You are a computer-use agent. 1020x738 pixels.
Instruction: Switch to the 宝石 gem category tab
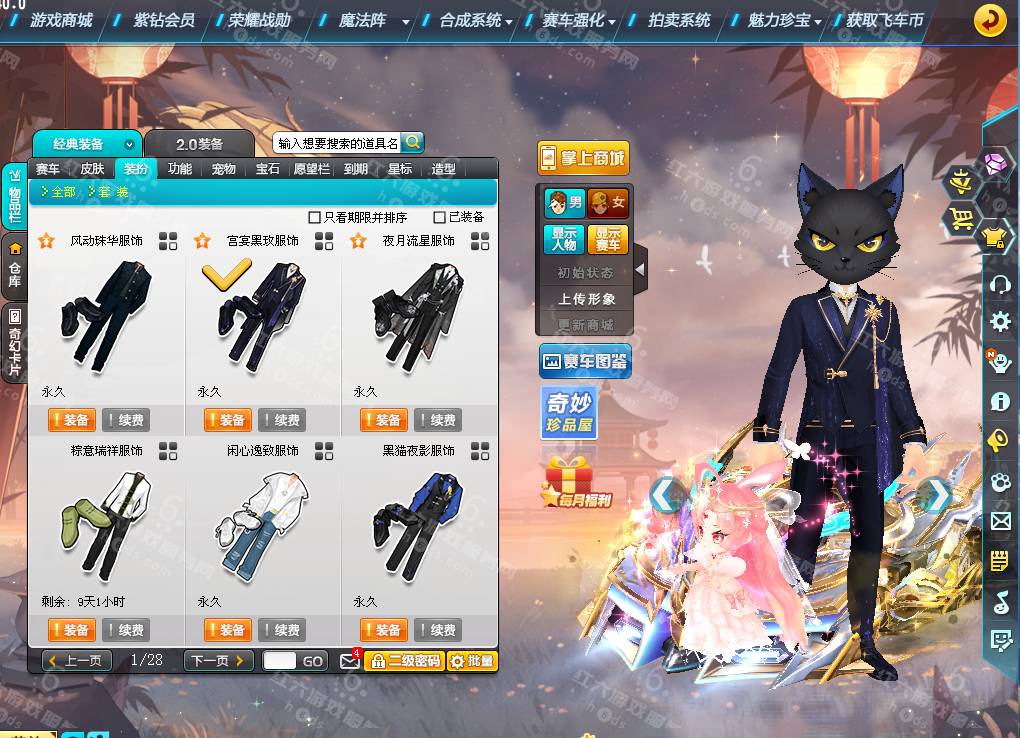[268, 169]
